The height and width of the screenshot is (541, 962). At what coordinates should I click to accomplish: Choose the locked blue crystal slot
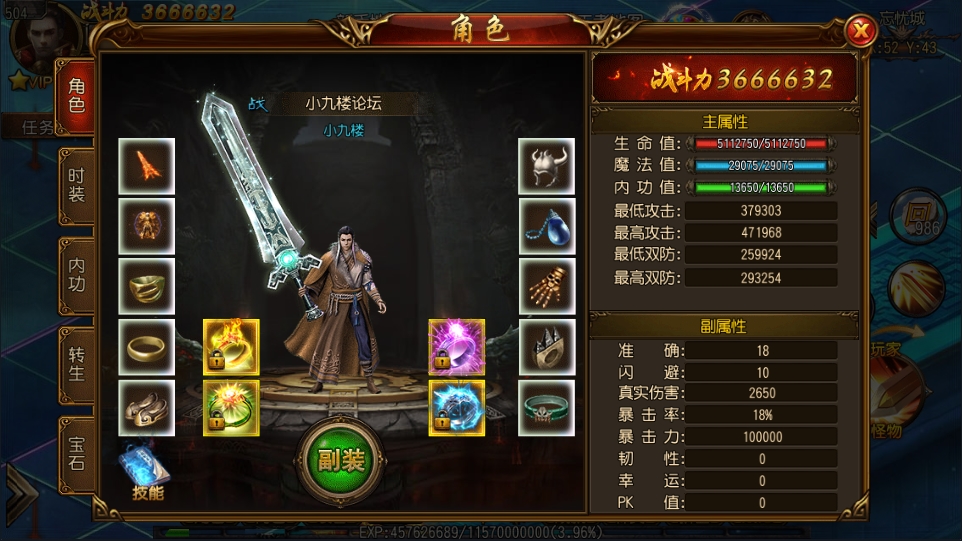click(x=457, y=407)
